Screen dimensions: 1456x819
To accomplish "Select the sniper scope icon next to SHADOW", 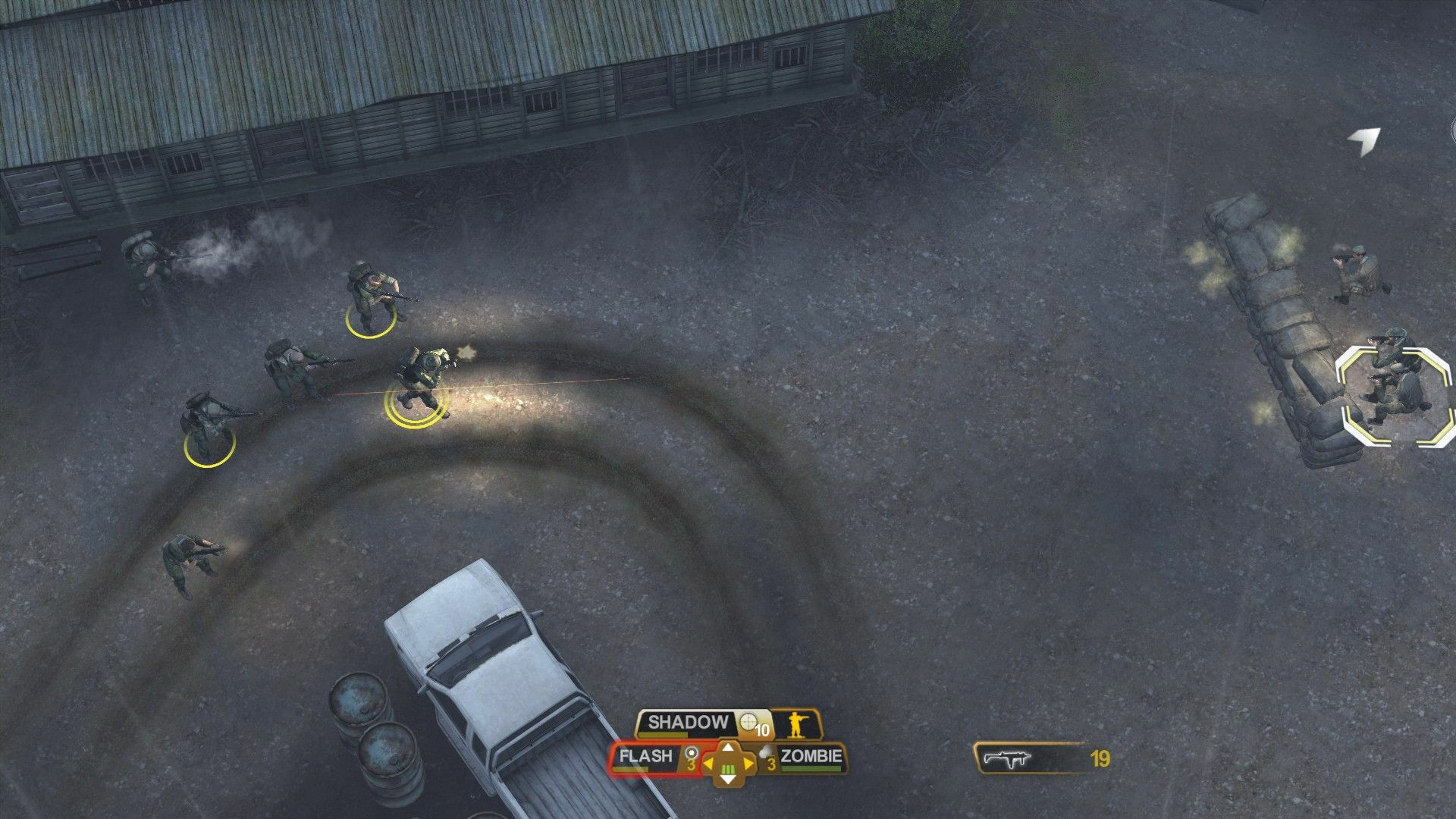I will click(748, 721).
